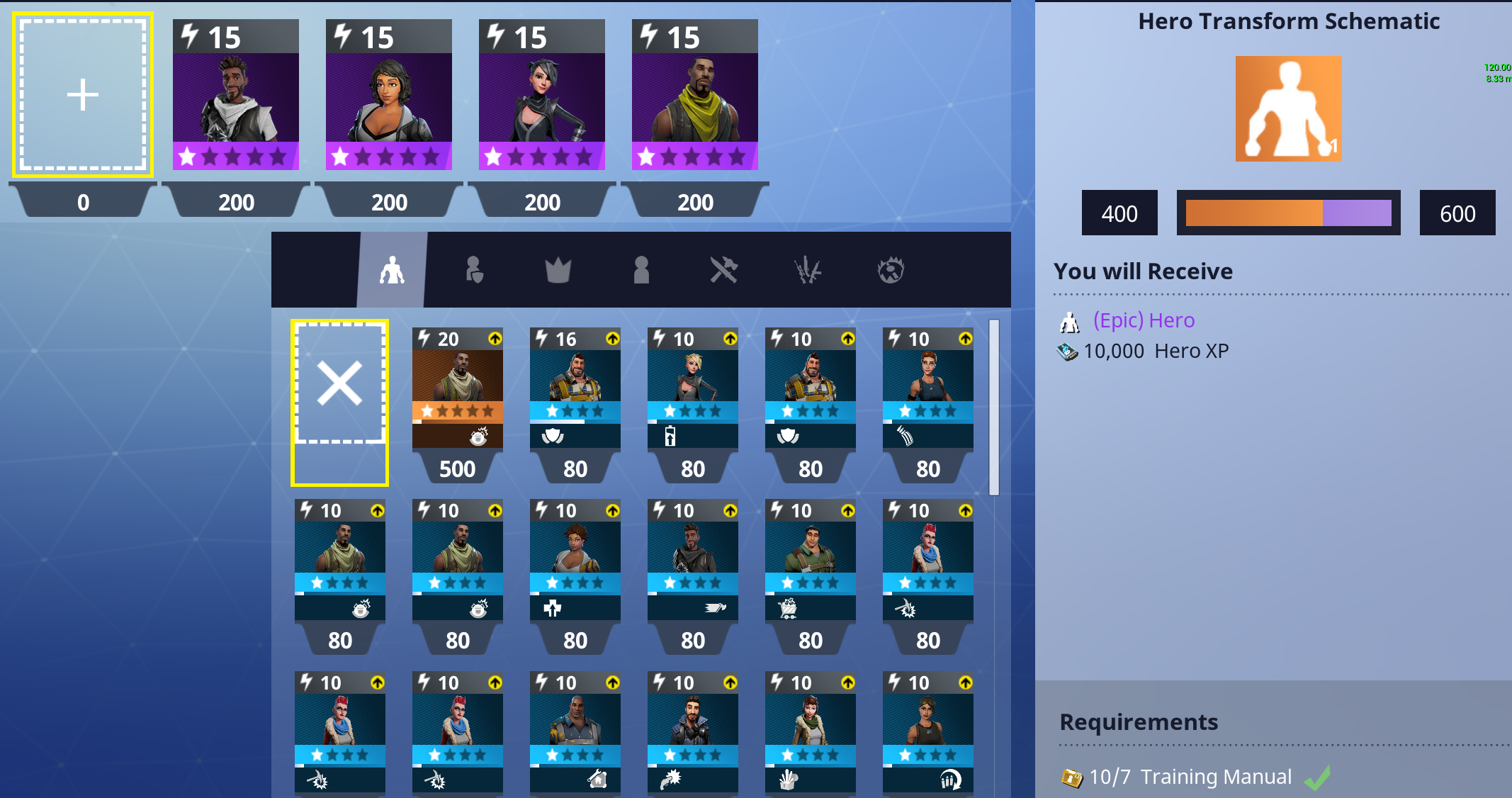The image size is (1512, 798).
Task: Select the survivor filter icon
Action: (641, 270)
